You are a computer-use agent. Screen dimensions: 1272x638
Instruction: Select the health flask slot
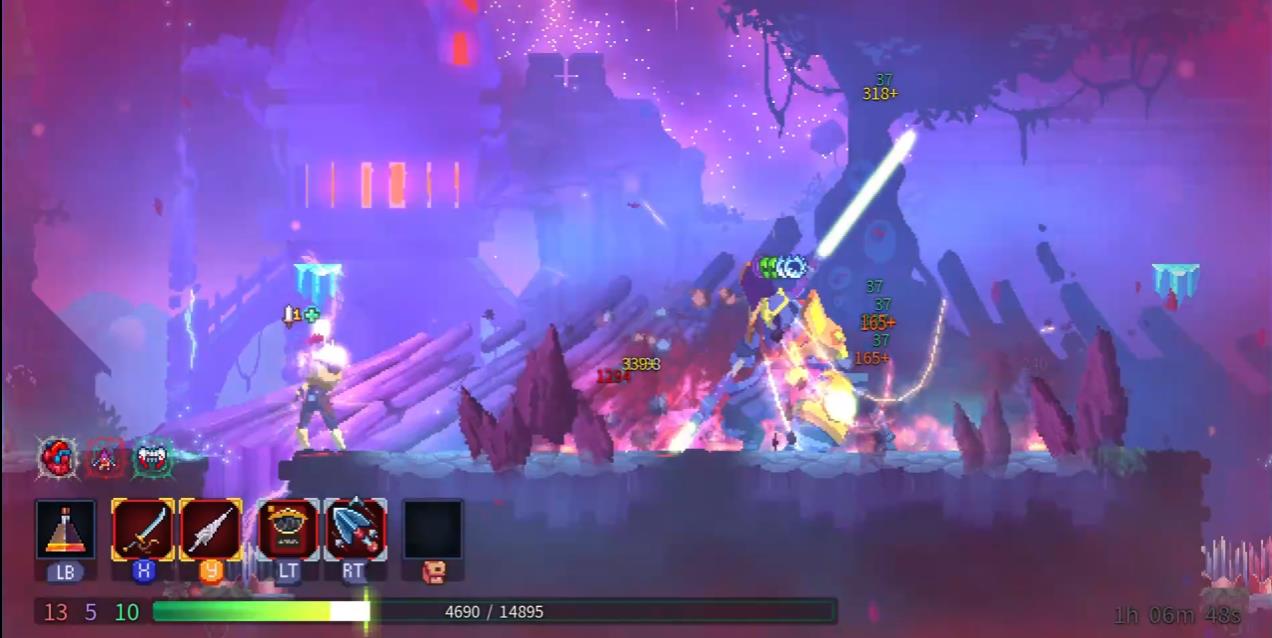coord(66,530)
